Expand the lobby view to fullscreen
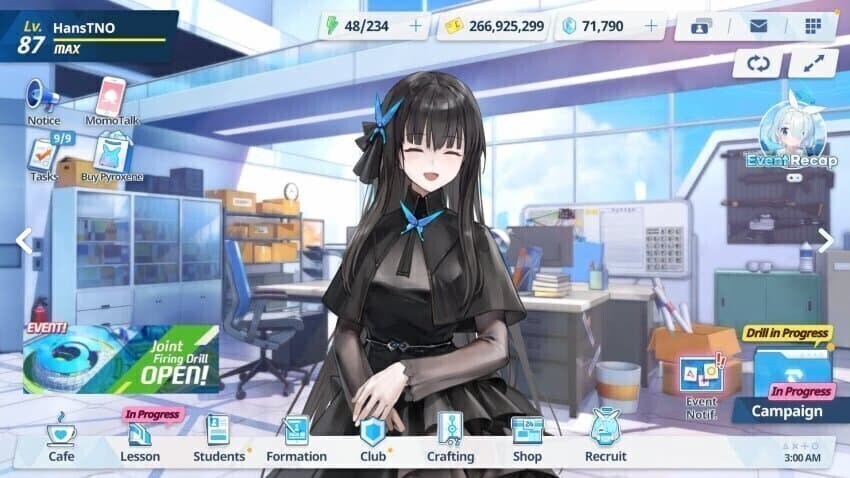The height and width of the screenshot is (478, 850). coord(812,63)
